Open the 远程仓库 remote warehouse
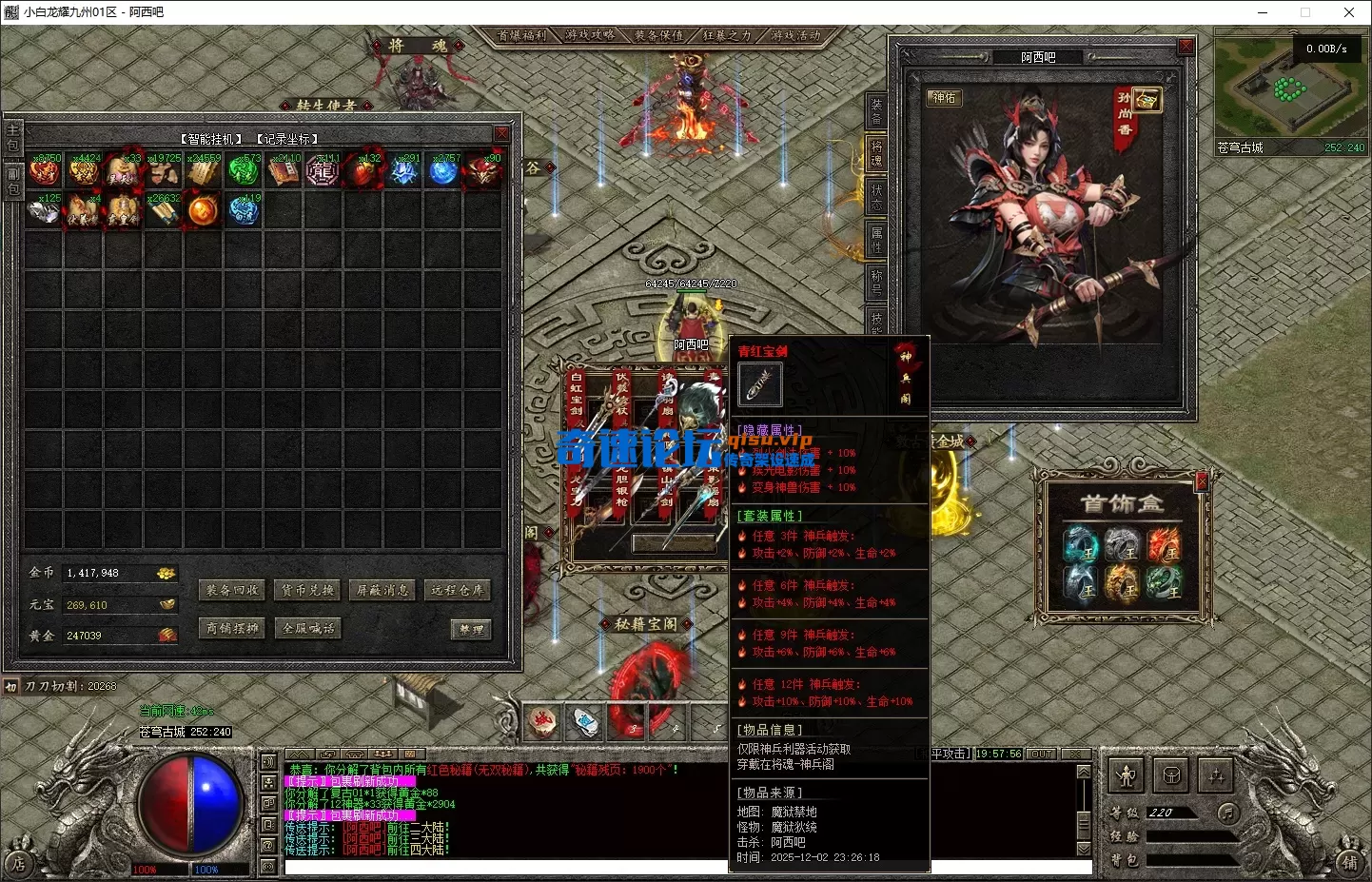Viewport: 1372px width, 882px height. coord(458,590)
